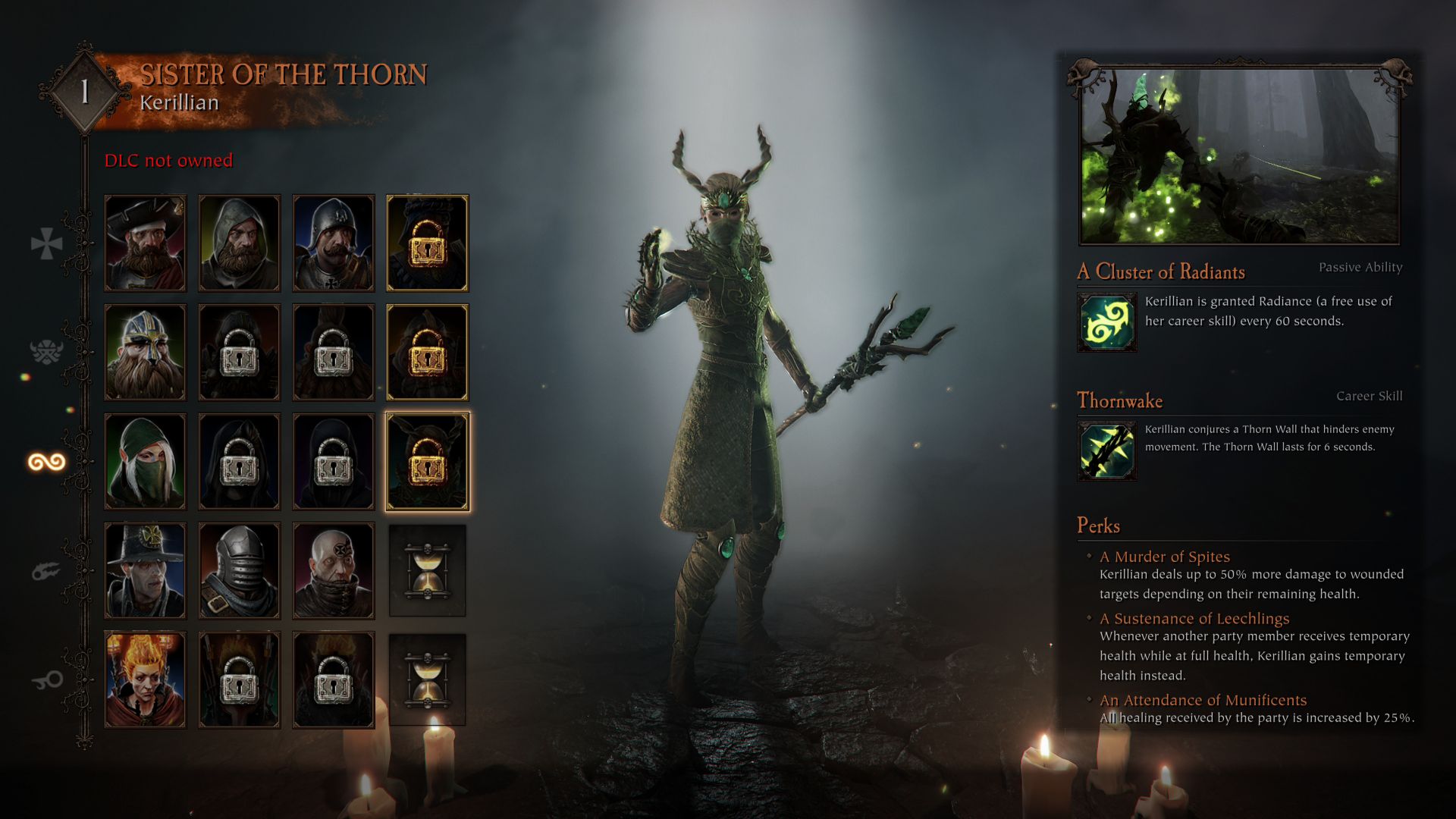Choose the hooded Huntsman career portrait

click(239, 243)
